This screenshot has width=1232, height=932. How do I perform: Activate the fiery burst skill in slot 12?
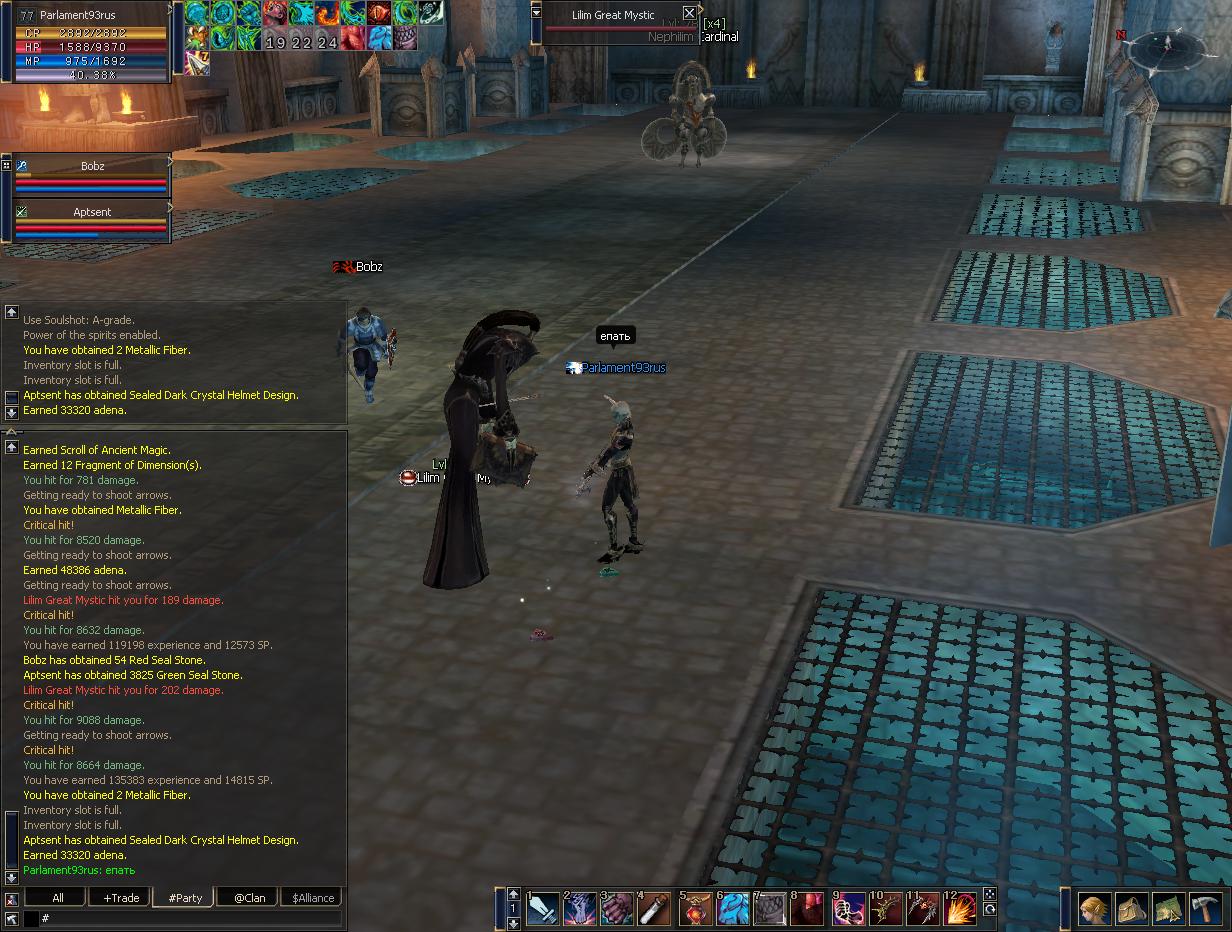(961, 909)
